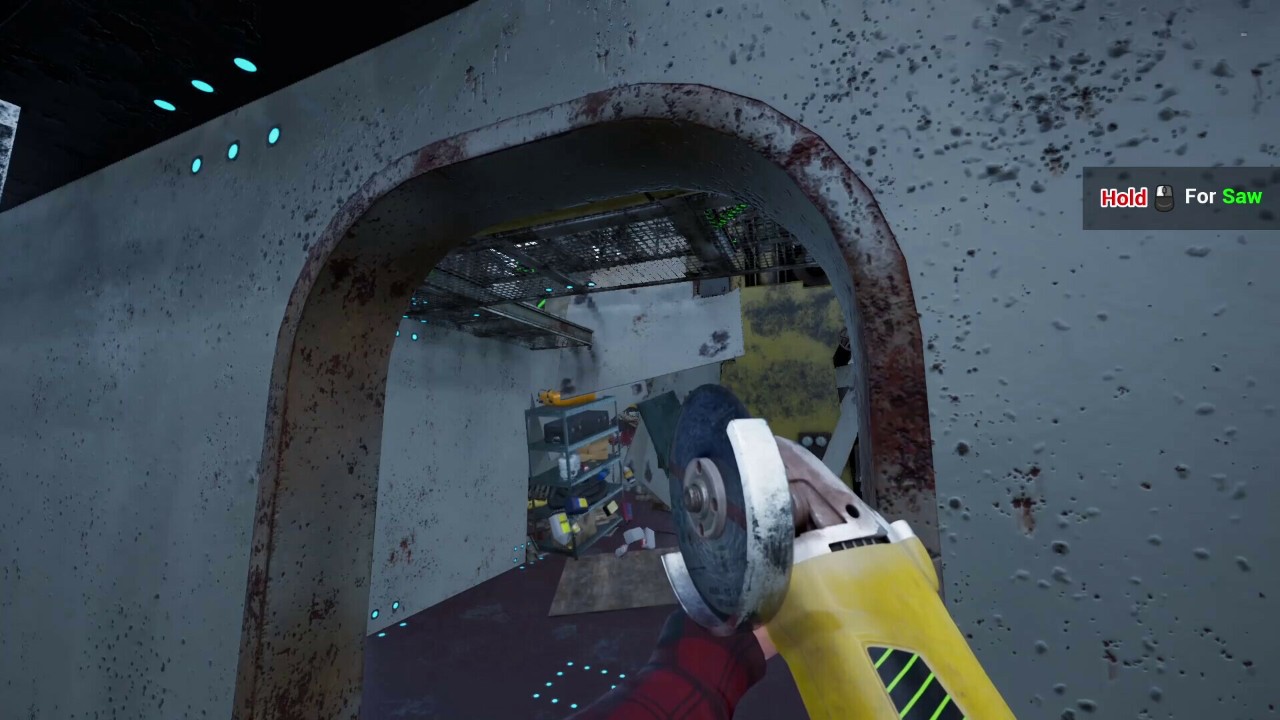
Task: Click a cyan cut point on the left wall
Action: (x=413, y=335)
